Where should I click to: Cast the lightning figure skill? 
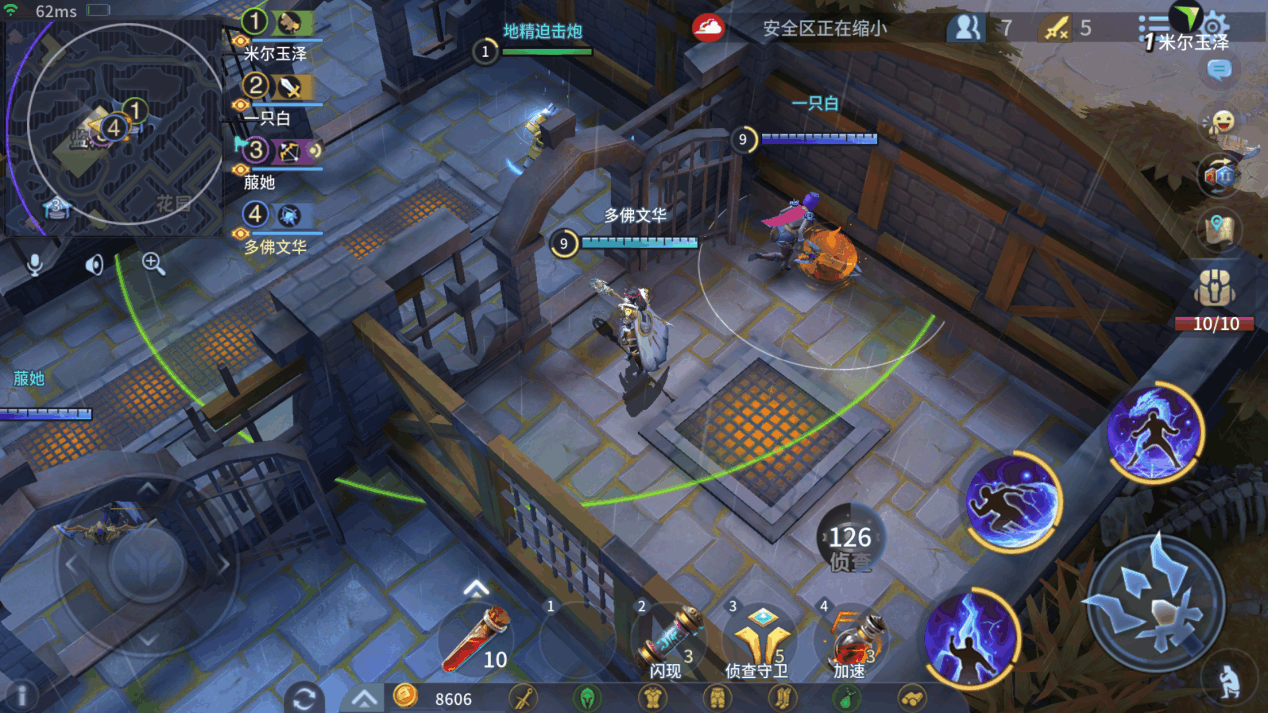pos(970,639)
